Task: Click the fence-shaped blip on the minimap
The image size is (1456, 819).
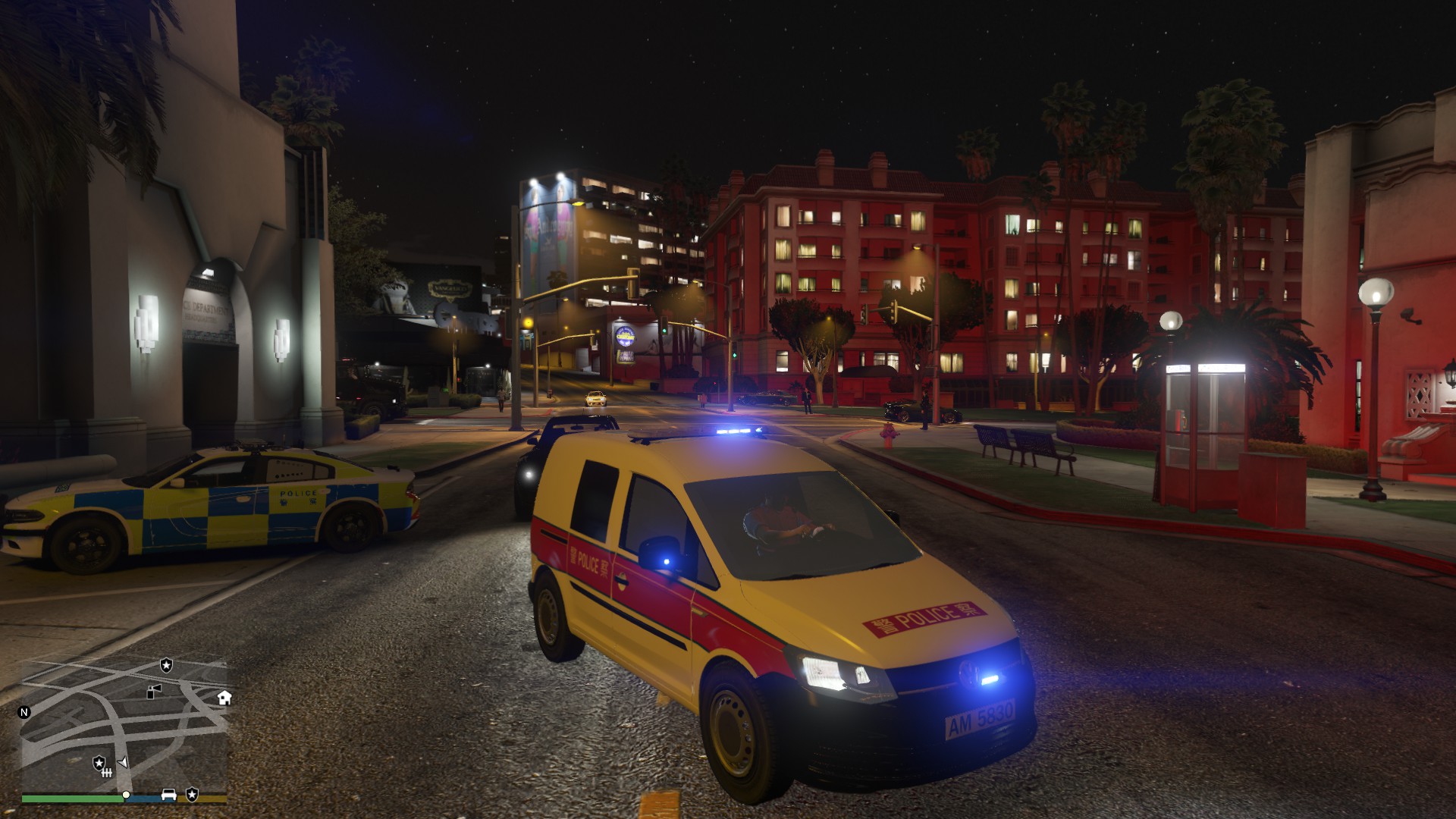Action: [x=107, y=772]
